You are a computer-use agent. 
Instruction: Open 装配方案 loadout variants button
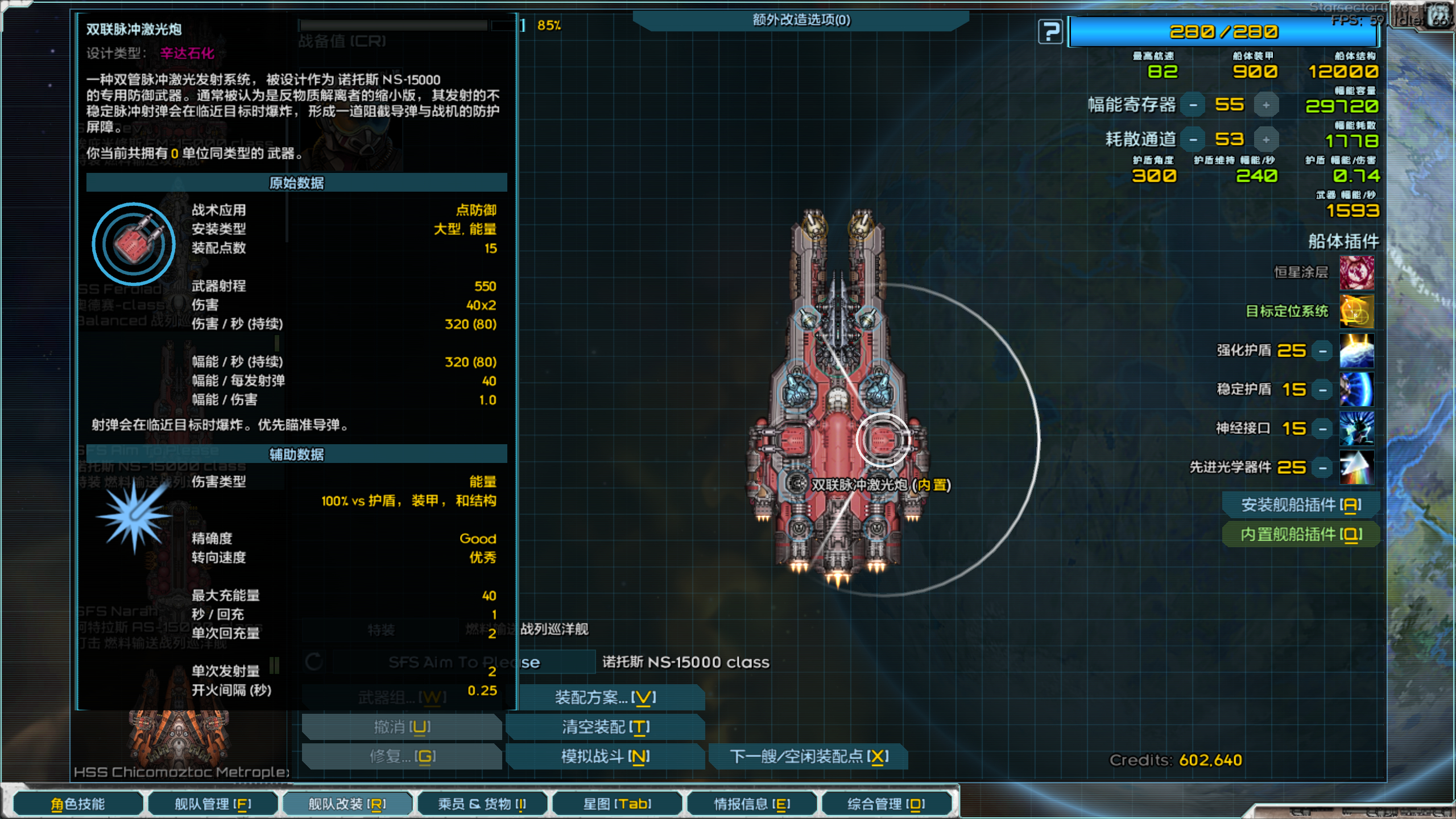coord(605,697)
